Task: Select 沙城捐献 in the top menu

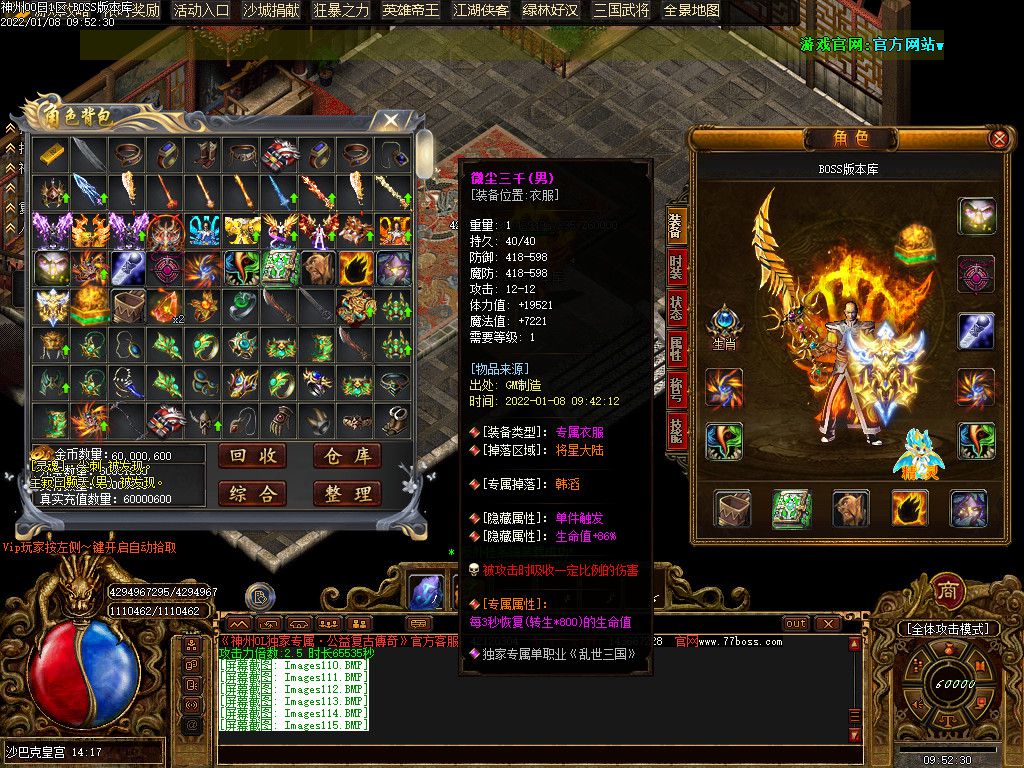Action: [270, 11]
